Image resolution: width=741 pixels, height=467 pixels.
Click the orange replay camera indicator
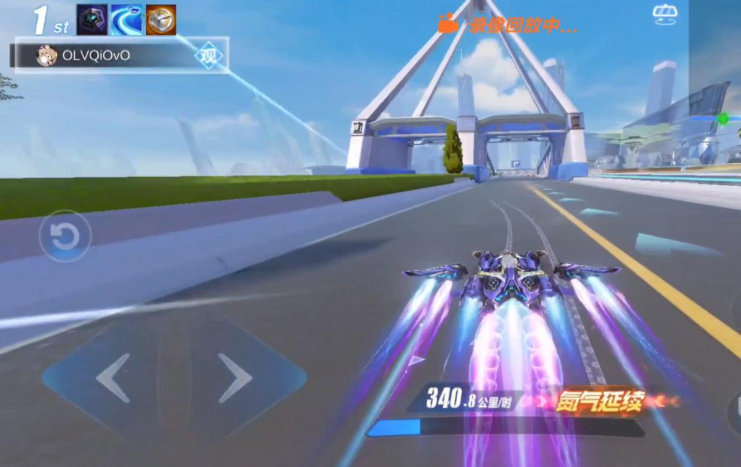tap(450, 23)
